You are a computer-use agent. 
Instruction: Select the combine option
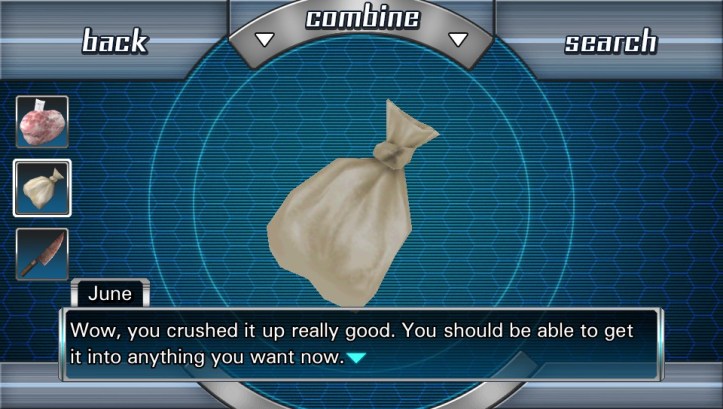coord(362,20)
